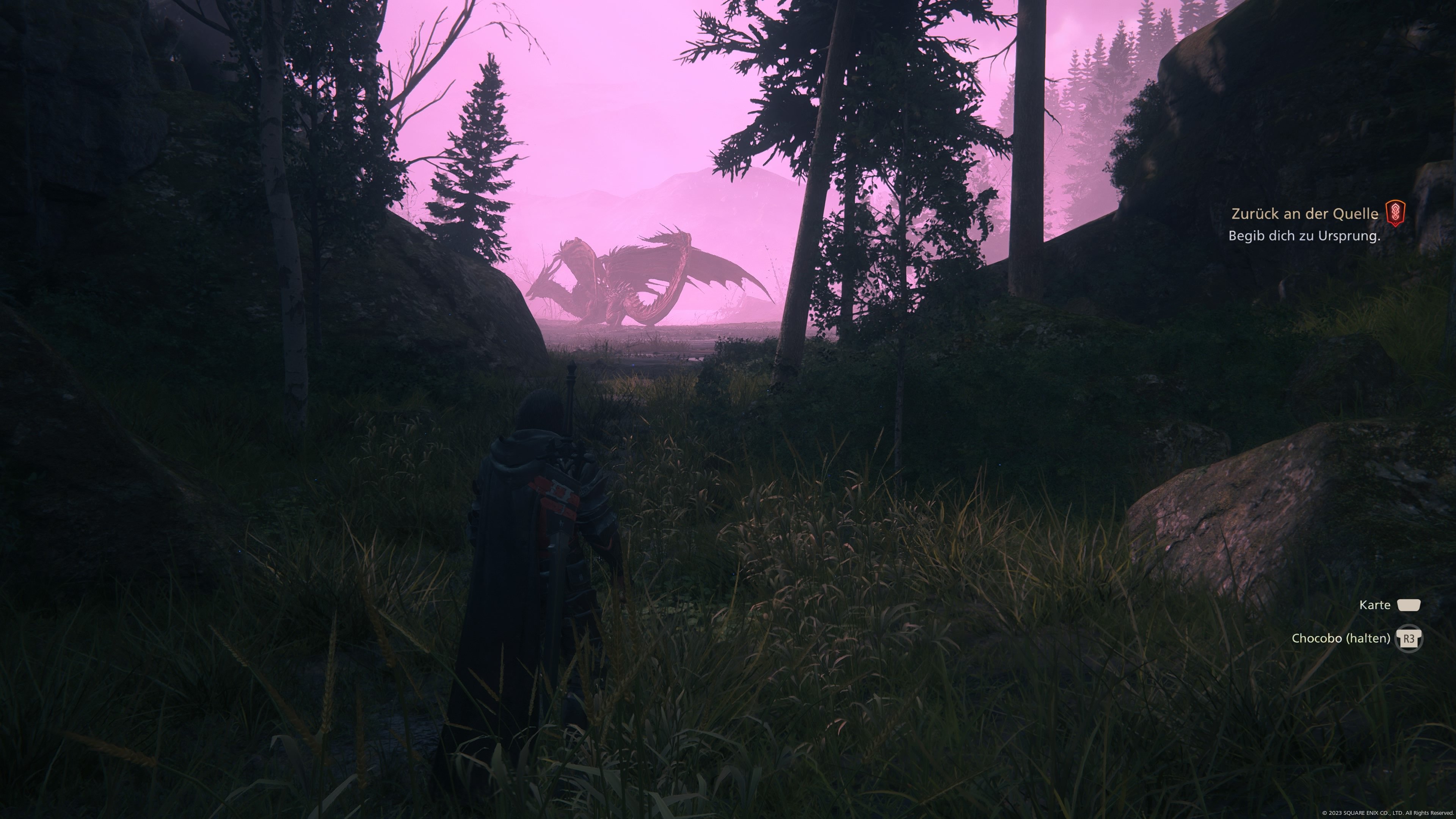This screenshot has height=819, width=1456.
Task: Click the red main quest emblem icon
Action: click(x=1395, y=213)
